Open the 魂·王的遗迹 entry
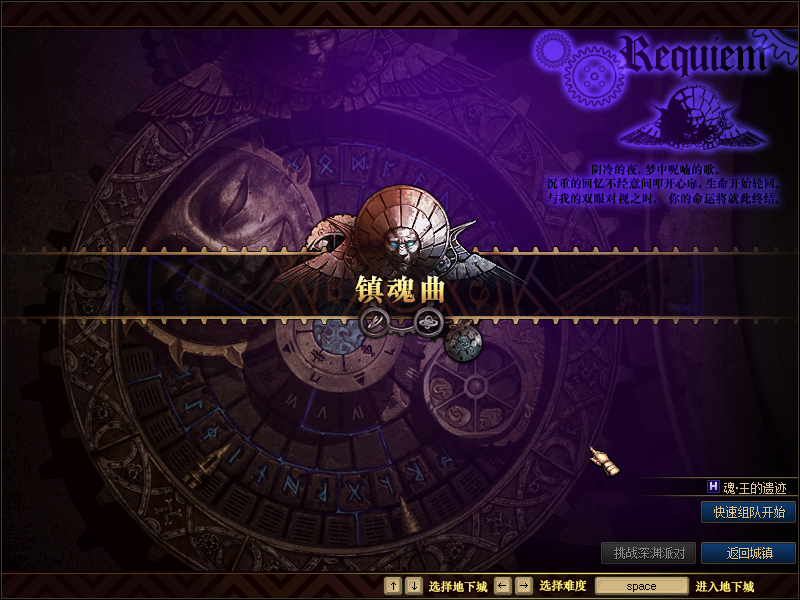 click(754, 487)
